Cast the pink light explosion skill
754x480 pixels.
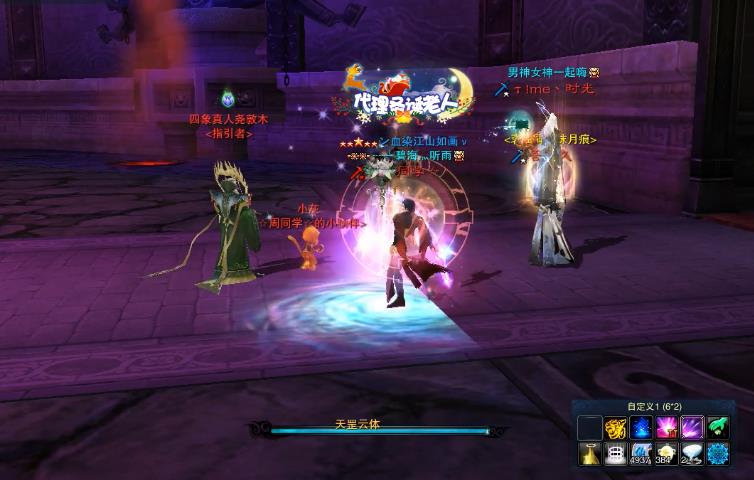pyautogui.click(x=666, y=428)
